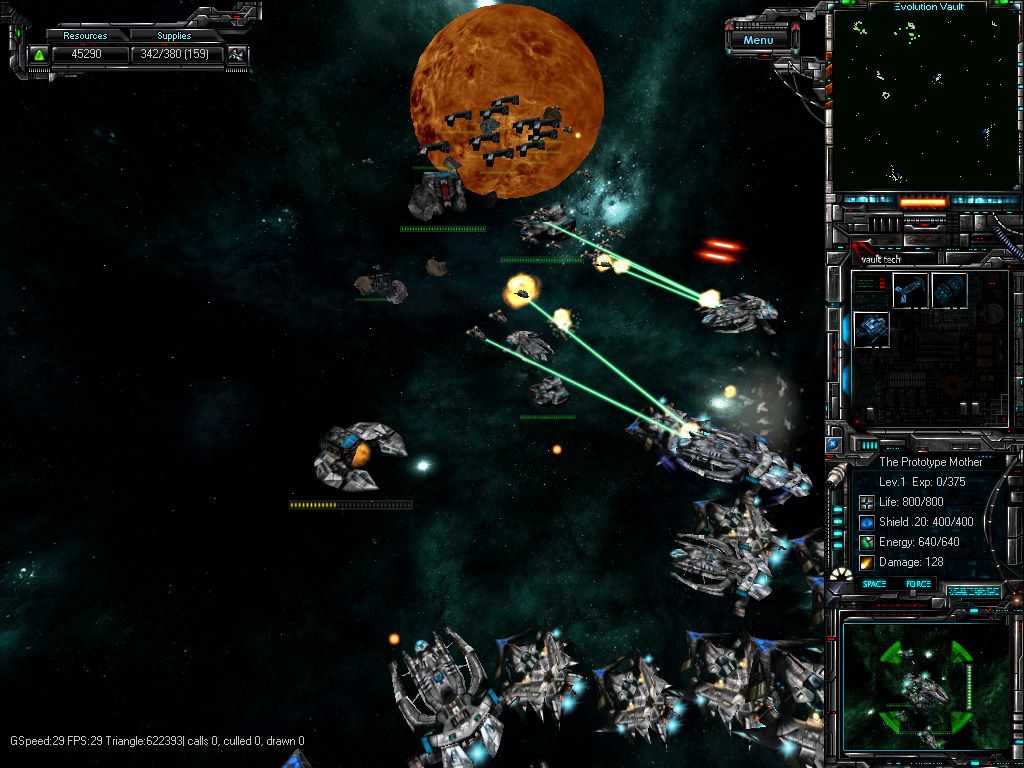Click the green crystal resources icon
This screenshot has height=768, width=1024.
tap(39, 54)
